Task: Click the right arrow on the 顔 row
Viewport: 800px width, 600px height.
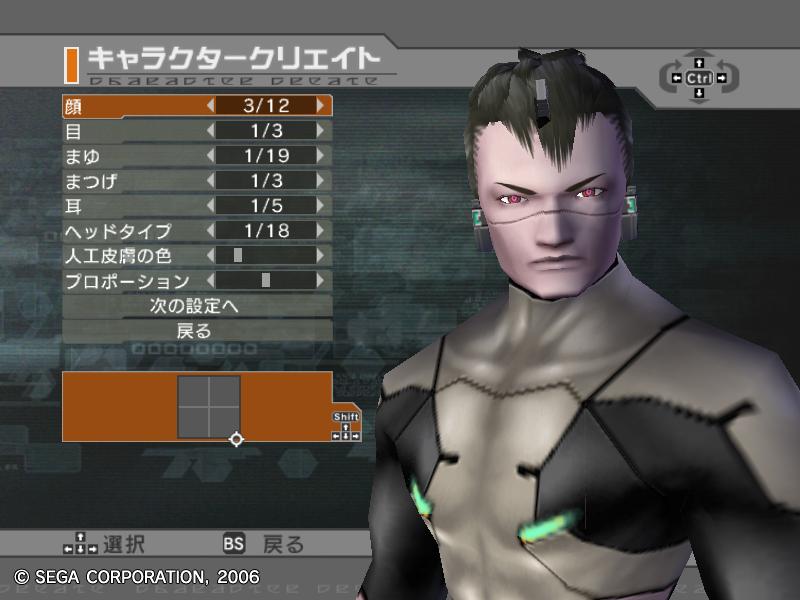Action: point(320,105)
